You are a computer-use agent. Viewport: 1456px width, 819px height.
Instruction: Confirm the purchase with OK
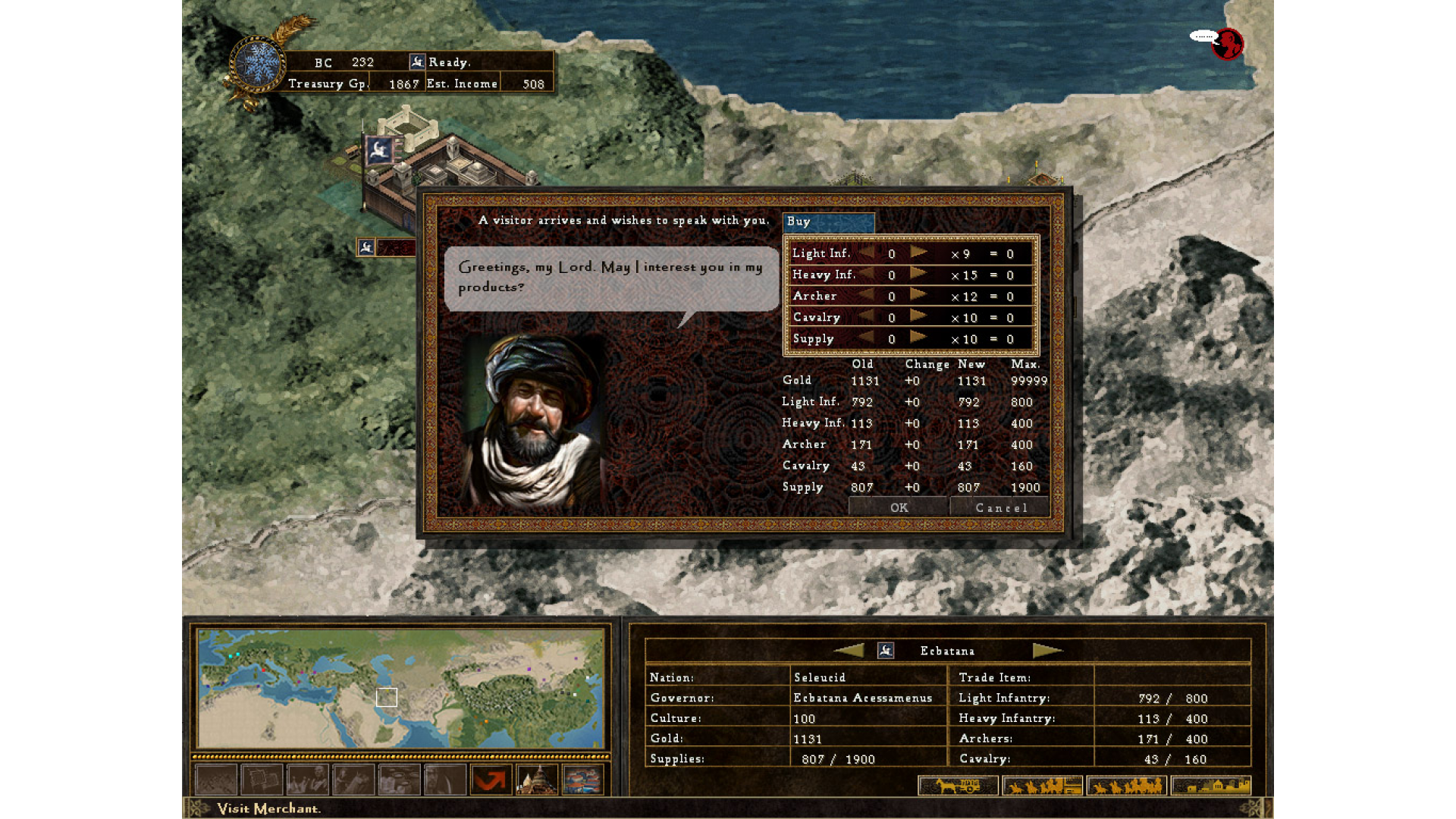click(x=899, y=507)
